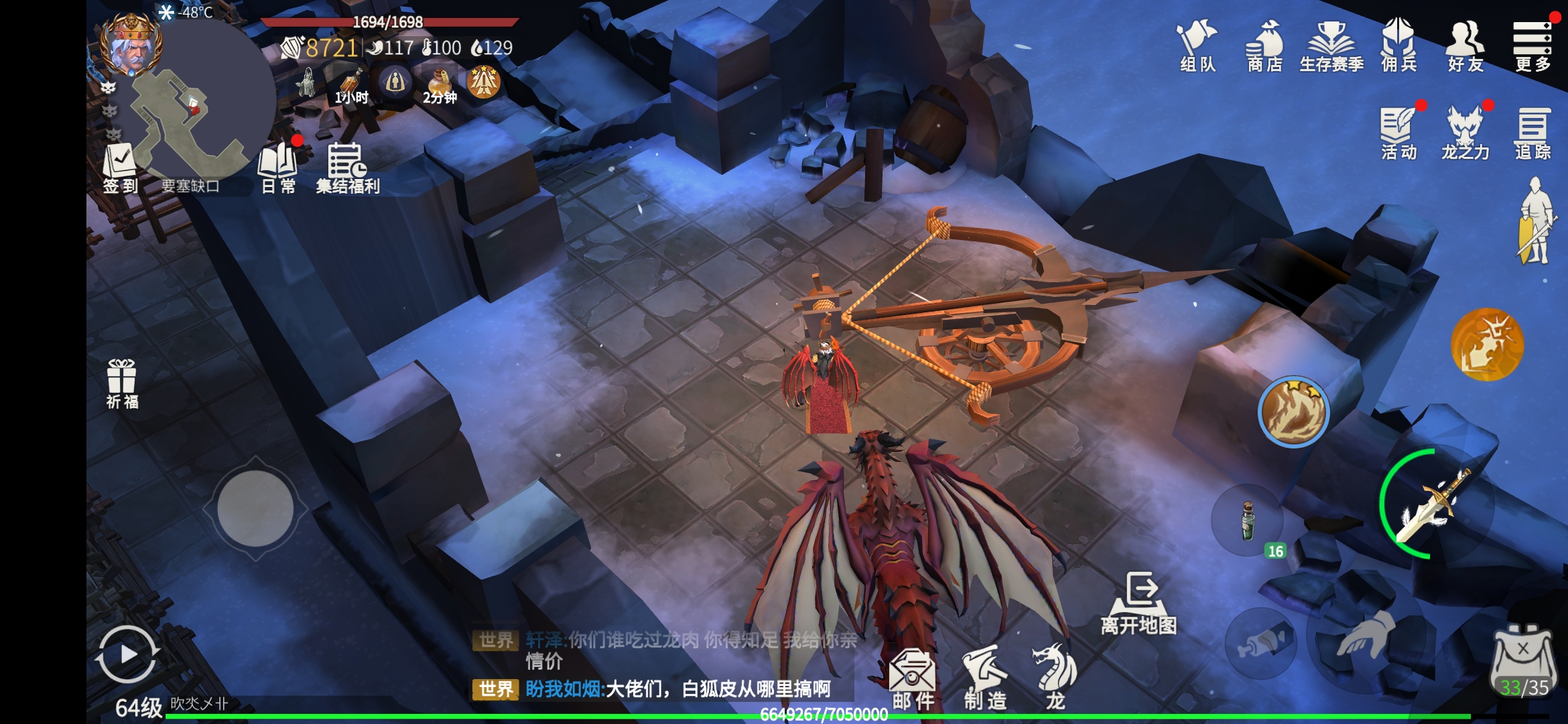This screenshot has height=724, width=1568.
Task: Open the 集结福利 rally rewards
Action: [x=347, y=169]
